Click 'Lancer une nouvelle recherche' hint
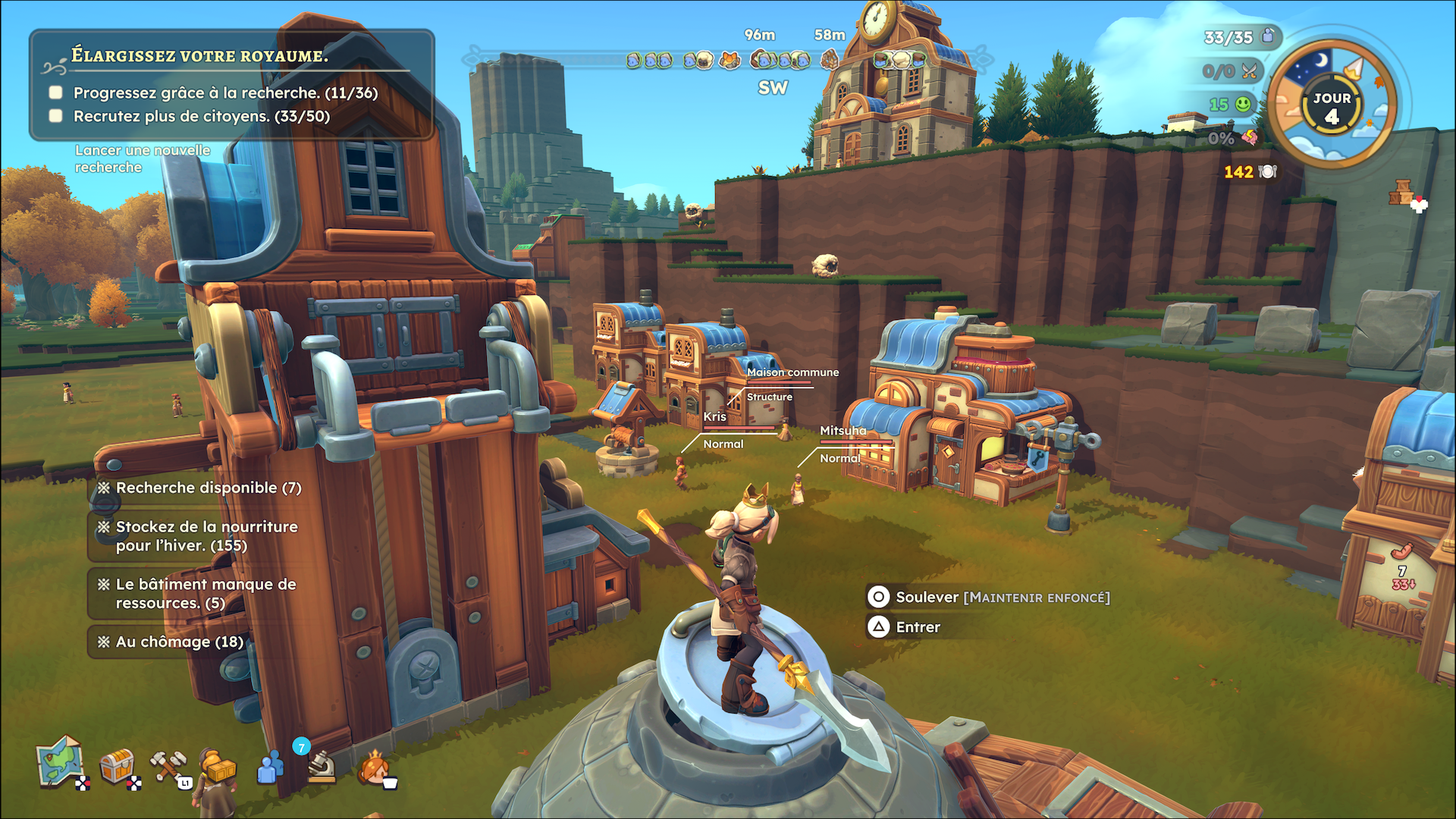Image resolution: width=1456 pixels, height=819 pixels. (143, 158)
